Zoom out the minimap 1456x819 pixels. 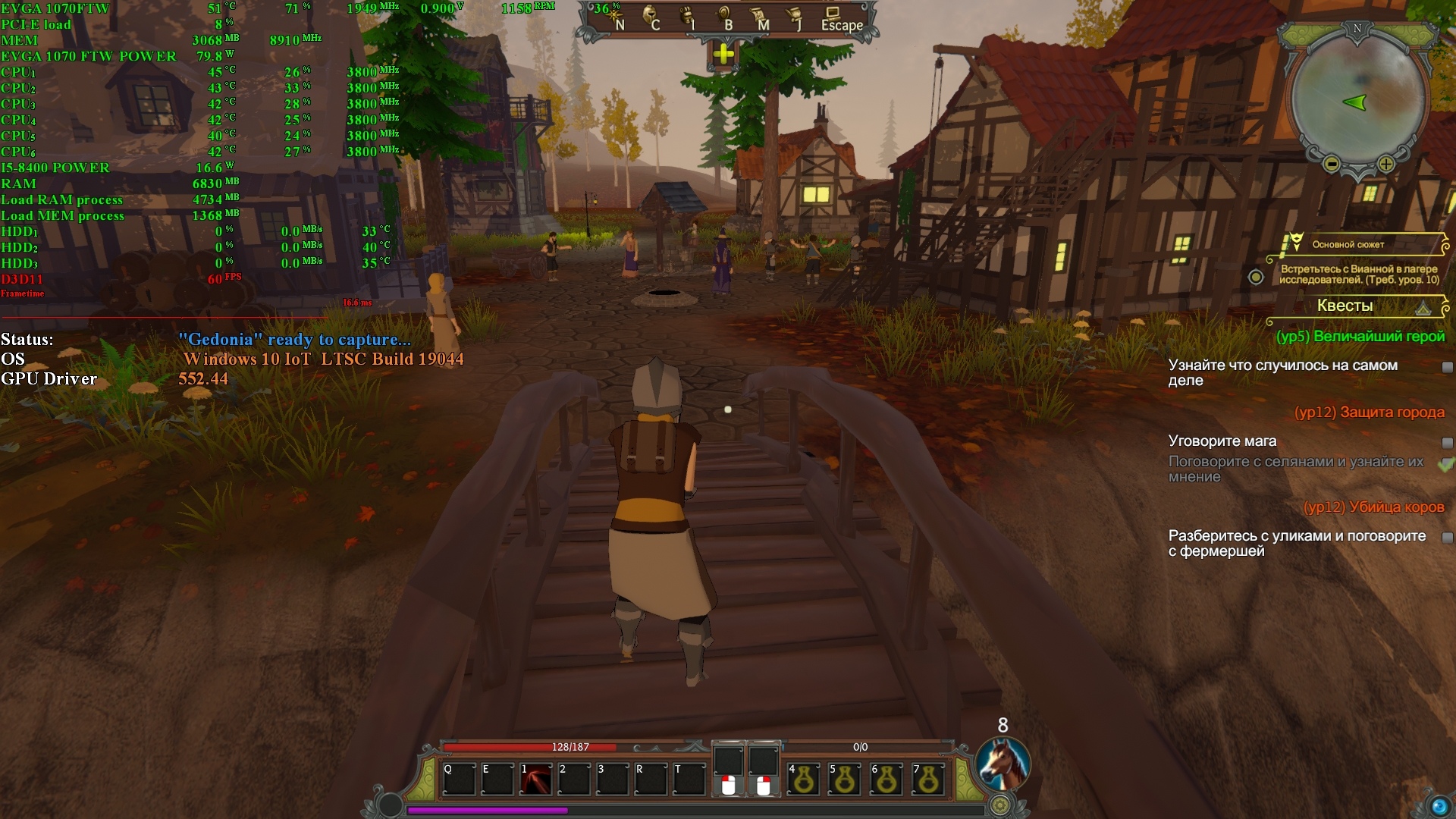(1331, 164)
